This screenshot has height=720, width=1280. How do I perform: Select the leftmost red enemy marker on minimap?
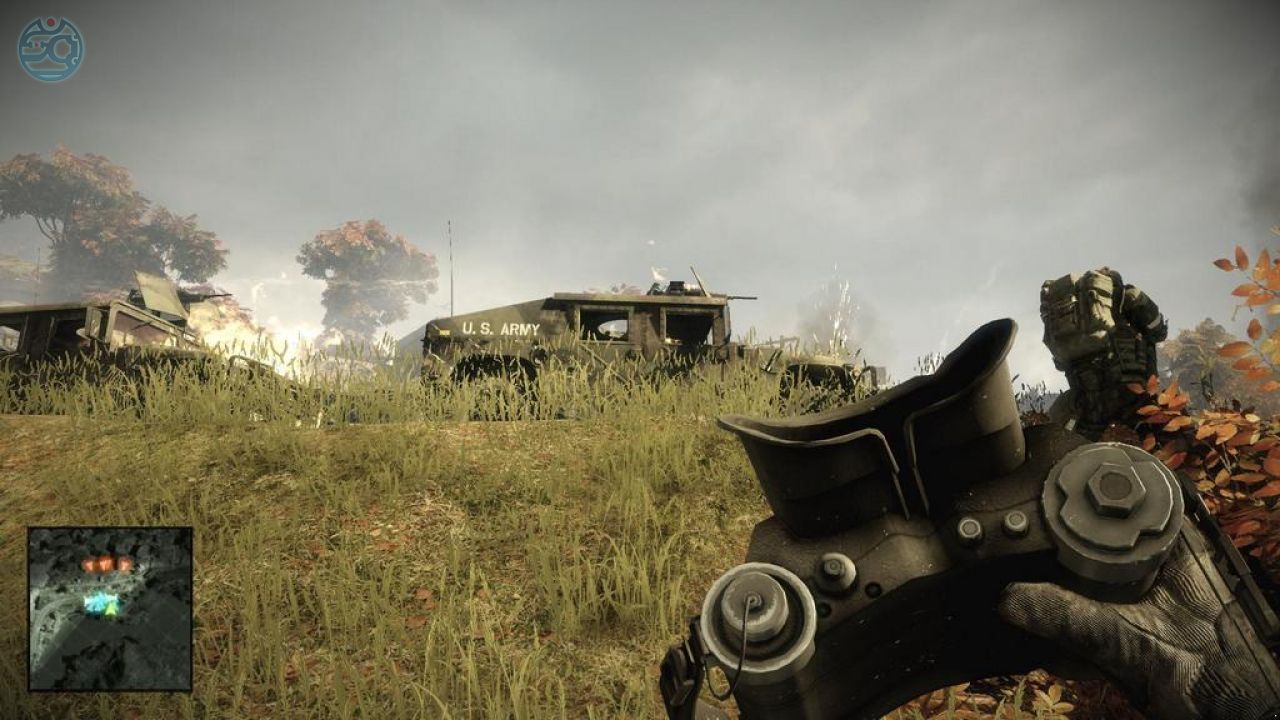pyautogui.click(x=89, y=564)
